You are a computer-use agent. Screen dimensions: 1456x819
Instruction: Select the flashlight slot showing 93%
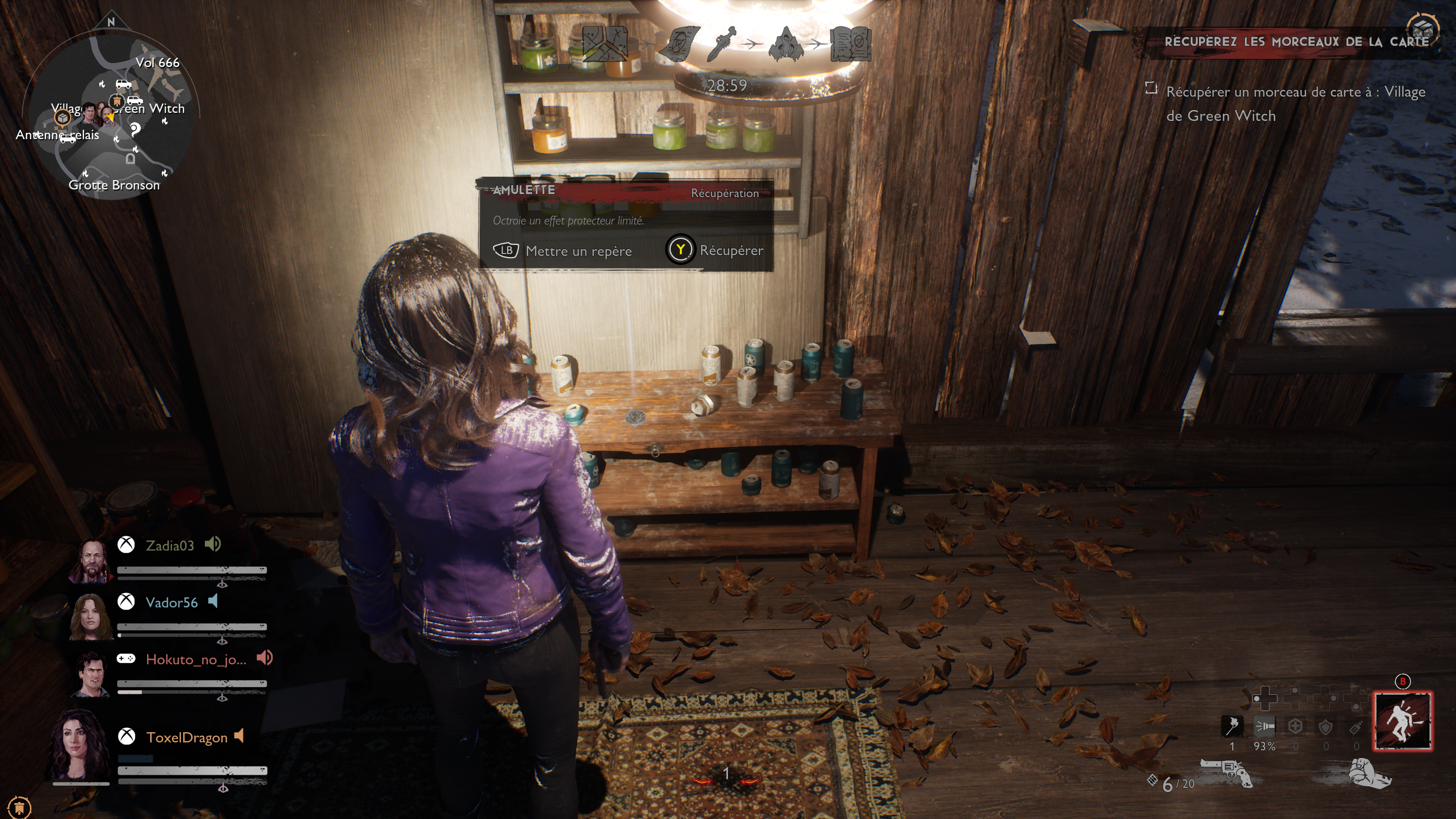click(1265, 727)
